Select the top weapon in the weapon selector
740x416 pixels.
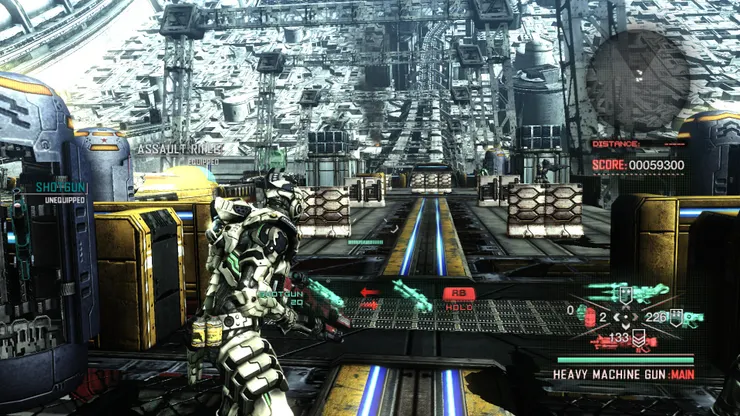[627, 292]
